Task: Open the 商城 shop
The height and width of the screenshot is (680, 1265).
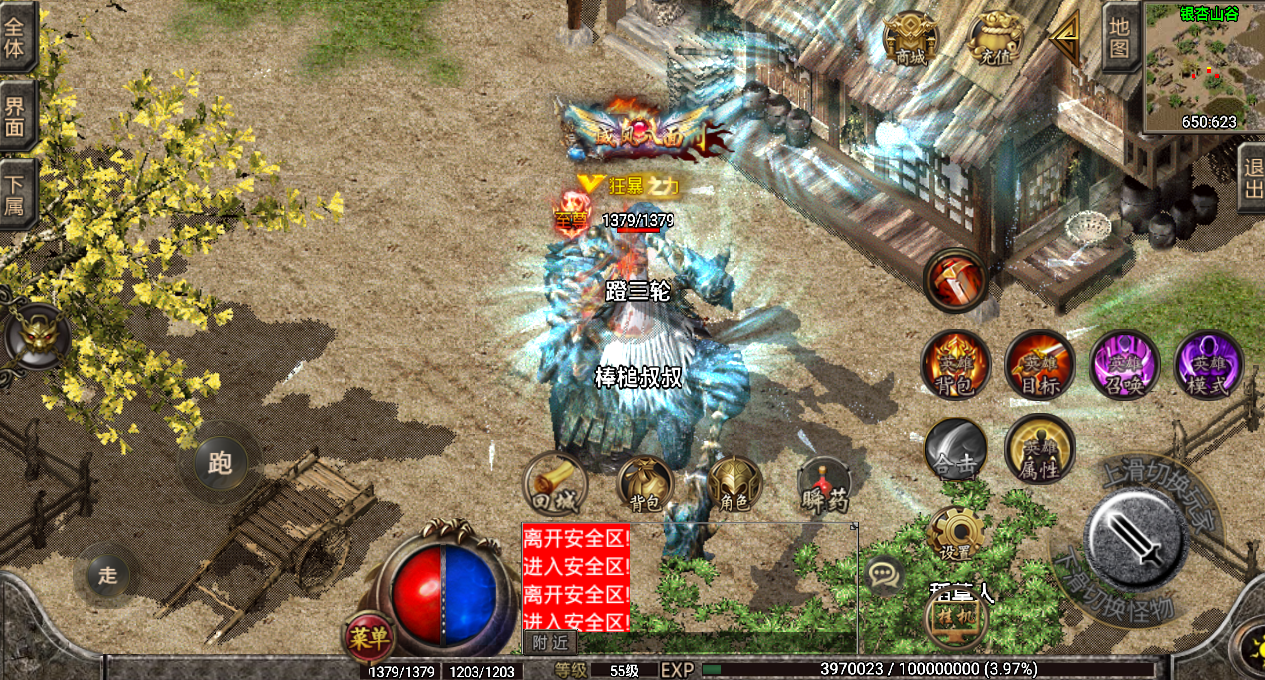Action: coord(910,41)
